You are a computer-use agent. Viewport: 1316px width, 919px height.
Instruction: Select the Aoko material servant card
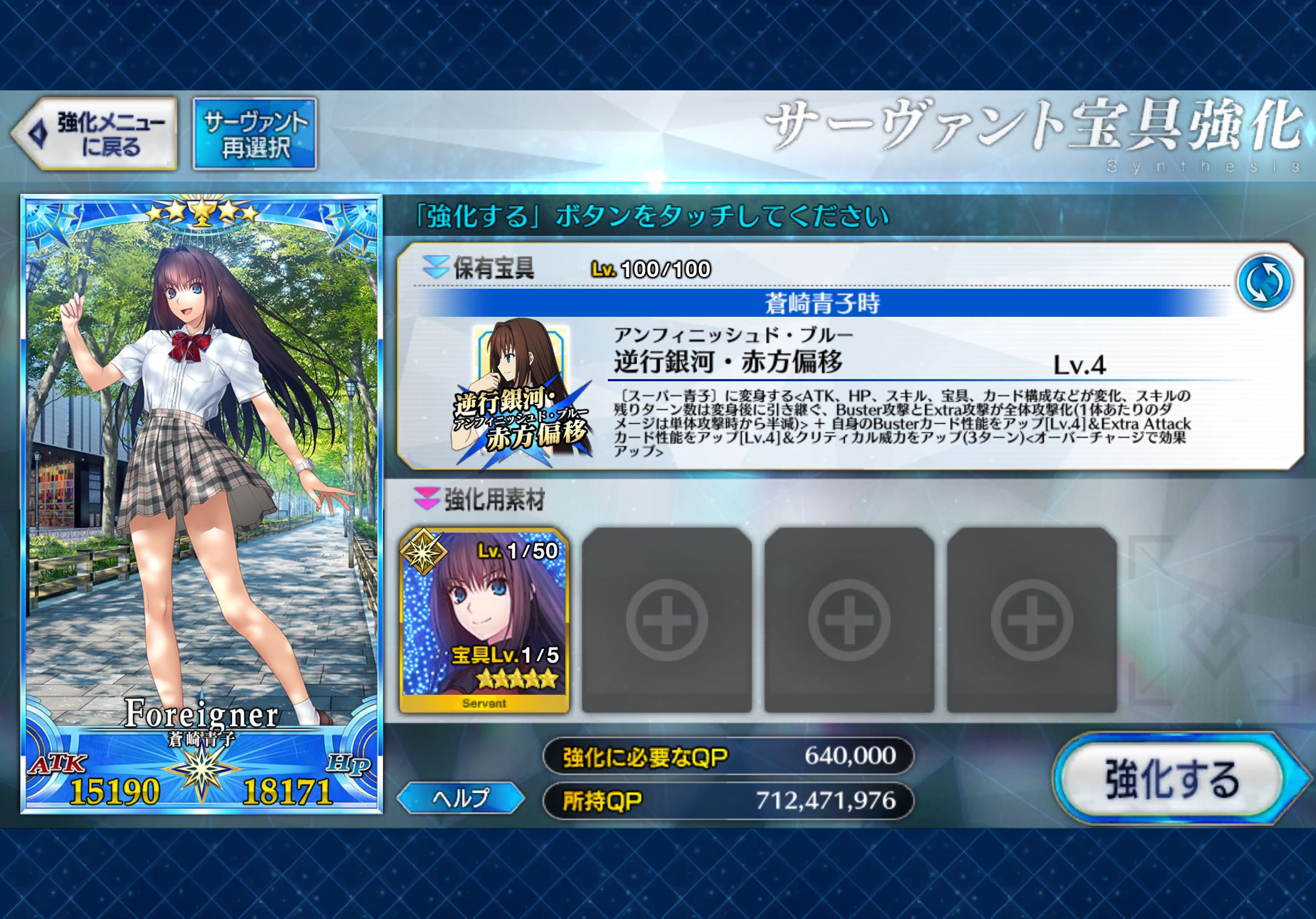point(484,620)
